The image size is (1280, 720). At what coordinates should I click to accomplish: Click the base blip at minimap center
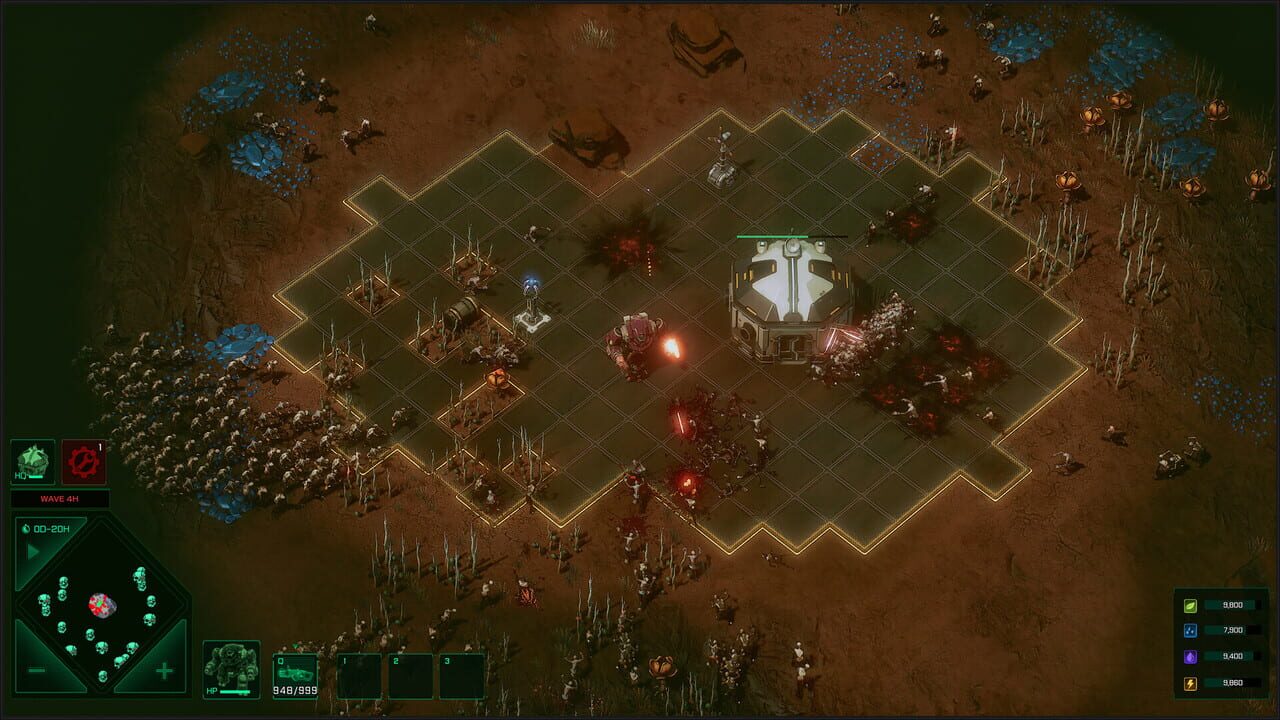click(100, 604)
